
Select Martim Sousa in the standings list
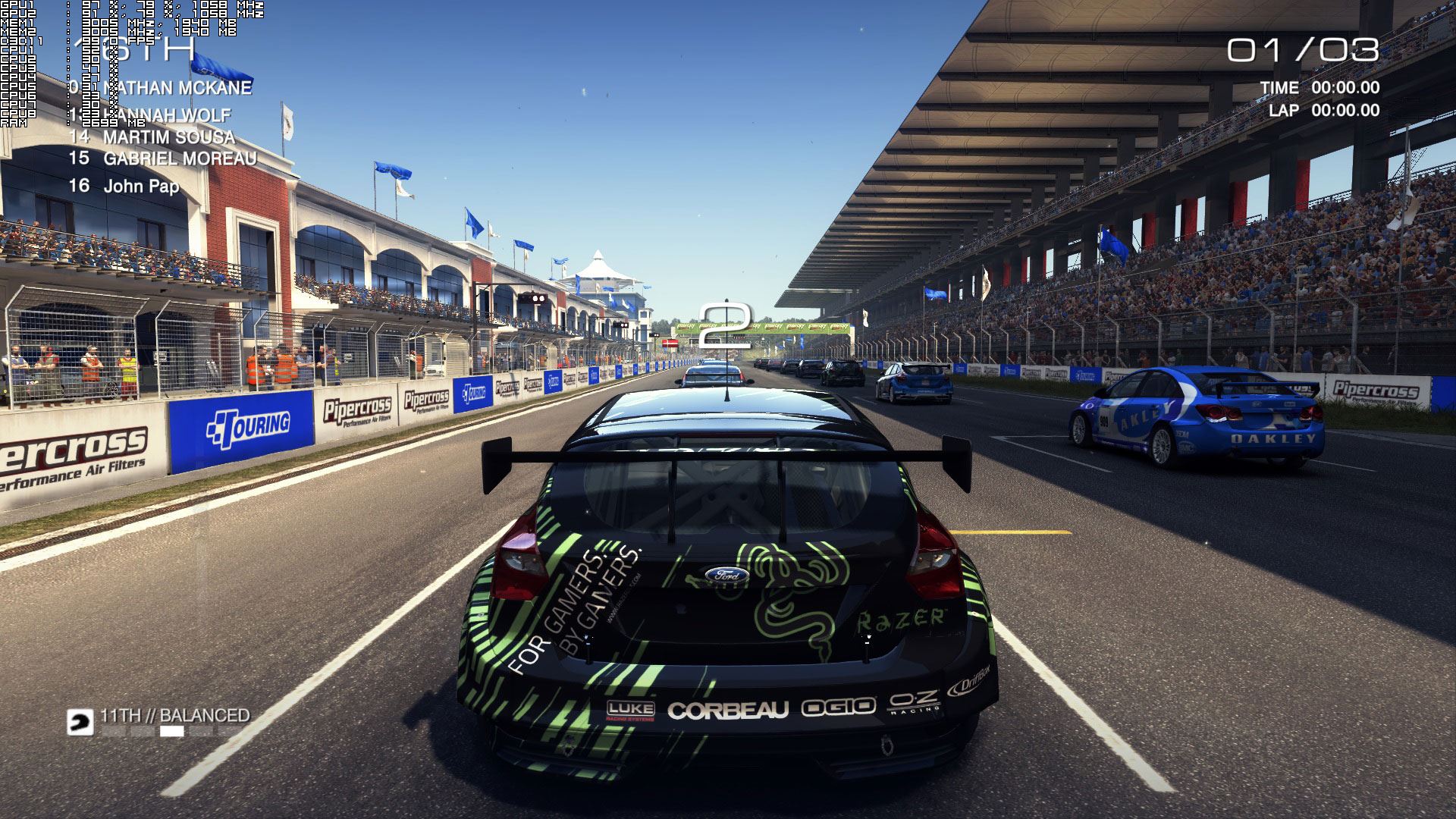coord(168,137)
